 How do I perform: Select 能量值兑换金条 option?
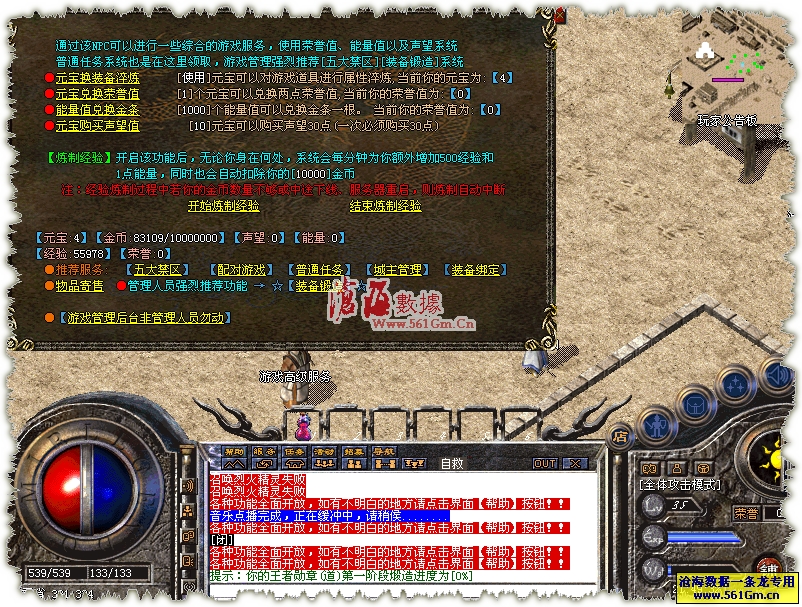(97, 110)
